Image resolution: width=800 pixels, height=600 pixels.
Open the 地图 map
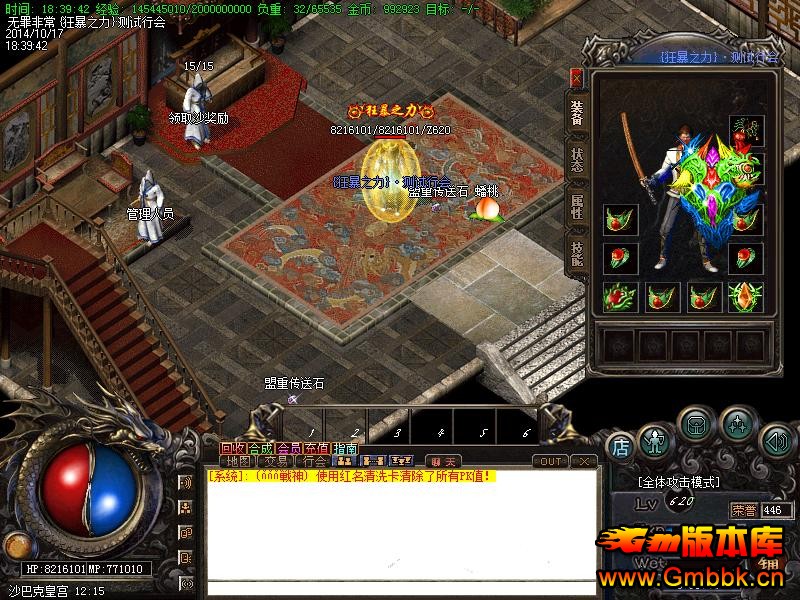point(238,461)
